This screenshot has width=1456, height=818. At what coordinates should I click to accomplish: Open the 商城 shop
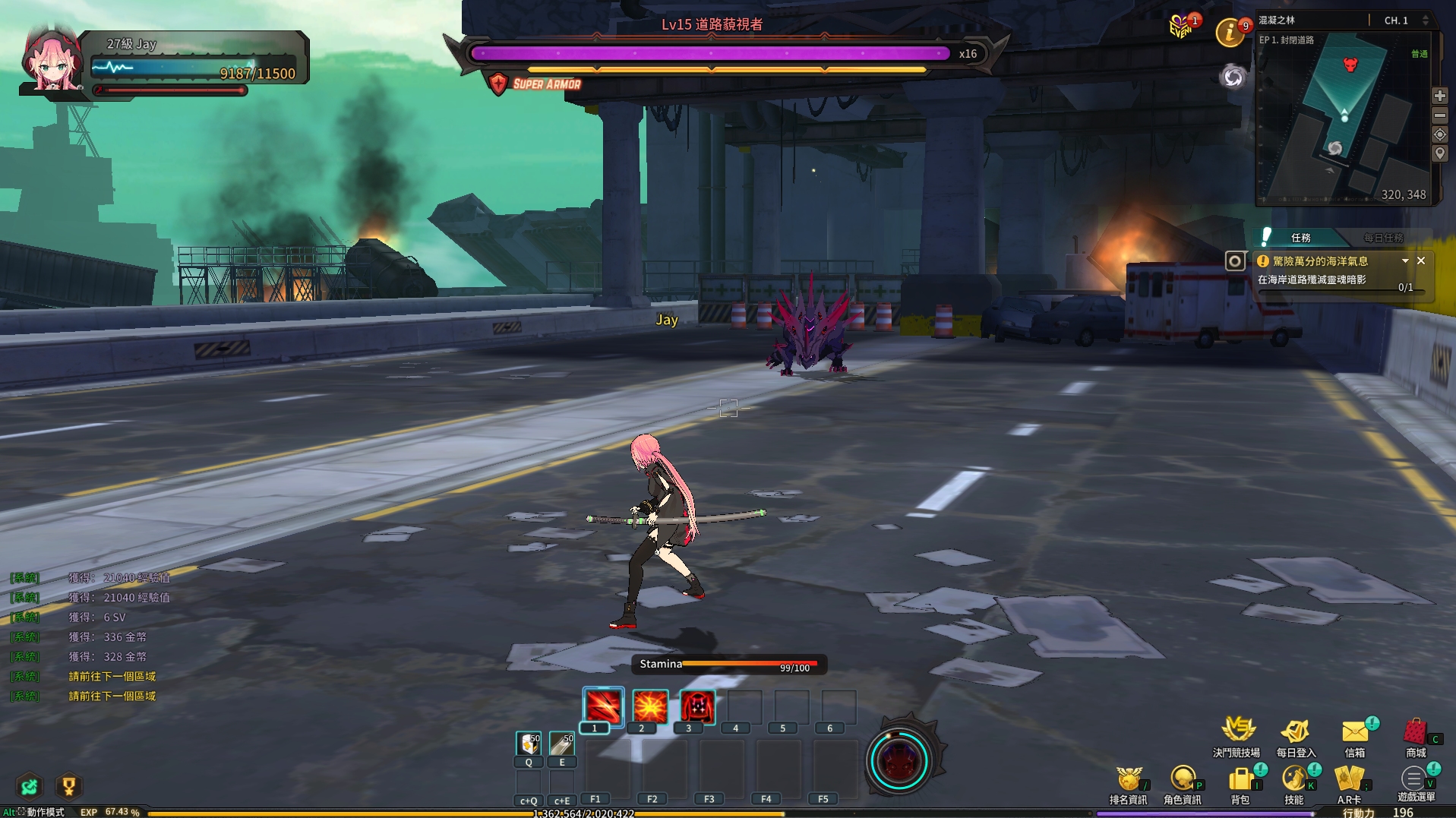tap(1415, 733)
